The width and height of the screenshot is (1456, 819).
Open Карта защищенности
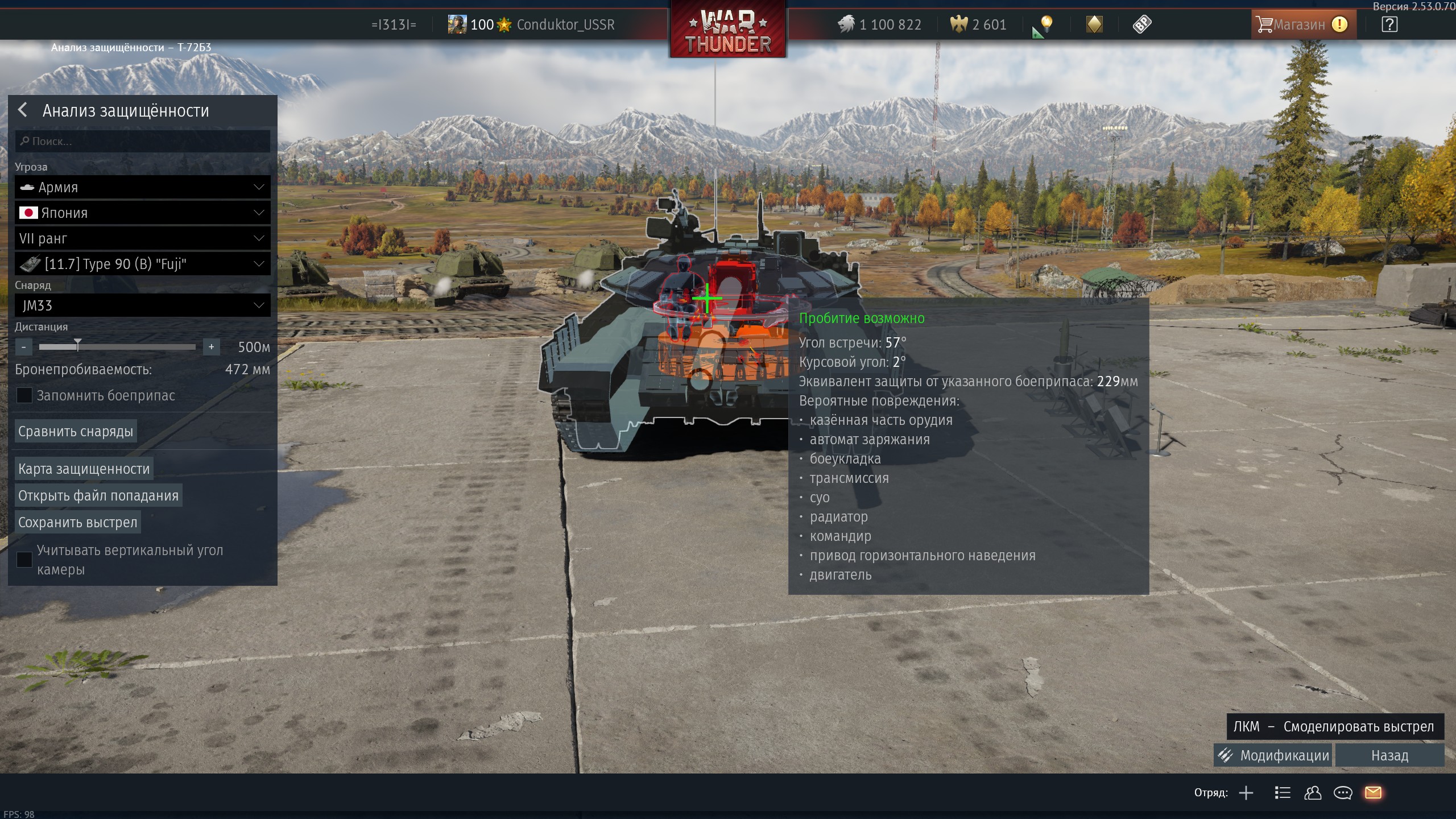pyautogui.click(x=84, y=469)
